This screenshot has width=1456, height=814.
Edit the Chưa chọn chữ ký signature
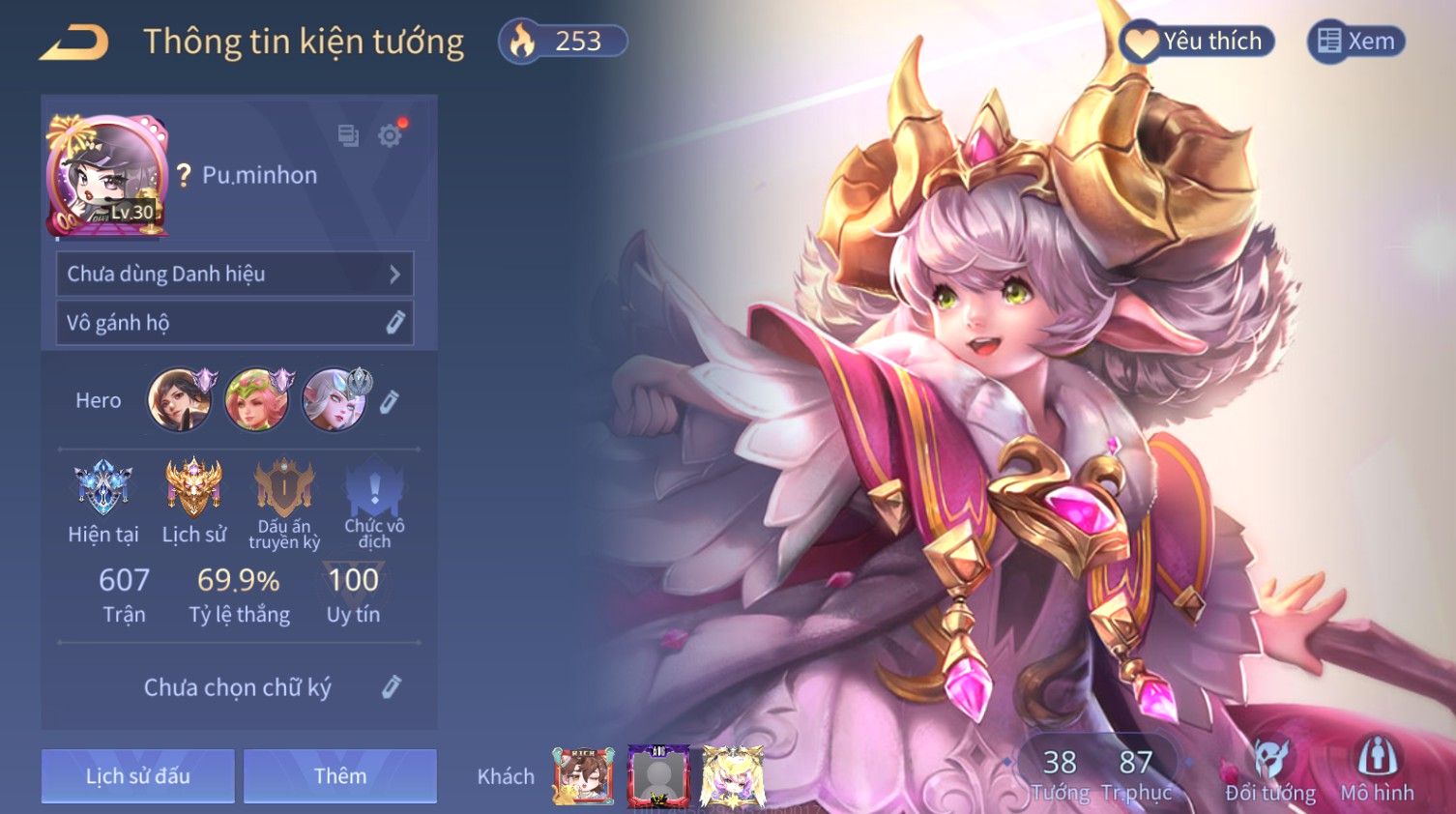391,687
